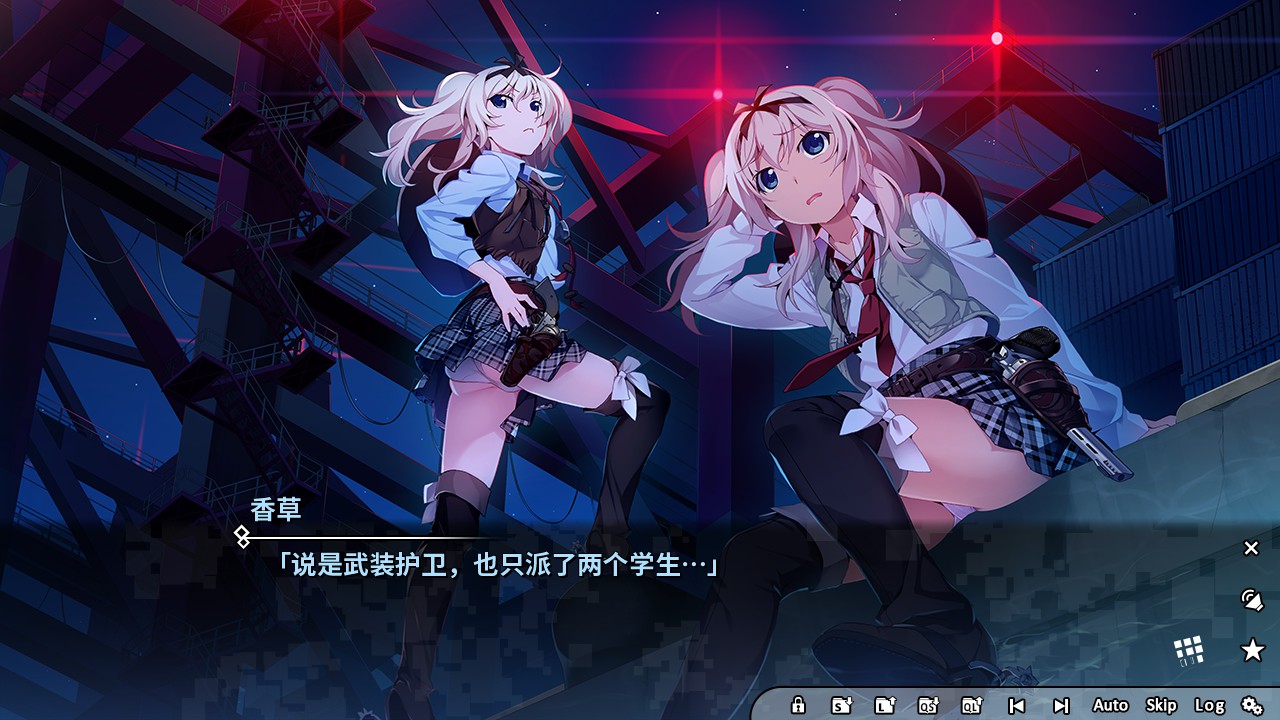Click the diamond marker beside the name plate
This screenshot has height=720, width=1280.
(x=241, y=537)
